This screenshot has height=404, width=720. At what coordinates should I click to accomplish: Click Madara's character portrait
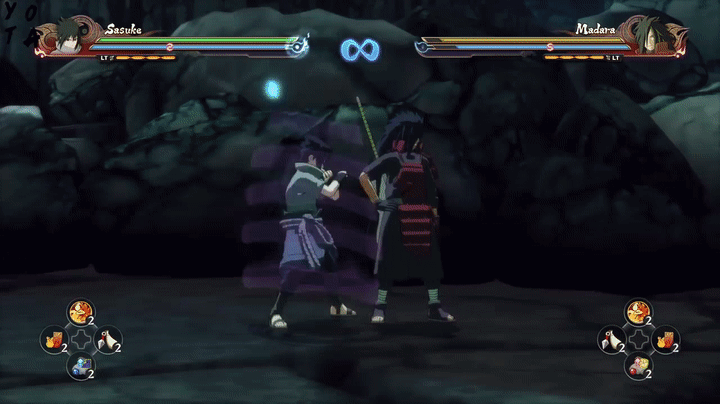coord(650,36)
